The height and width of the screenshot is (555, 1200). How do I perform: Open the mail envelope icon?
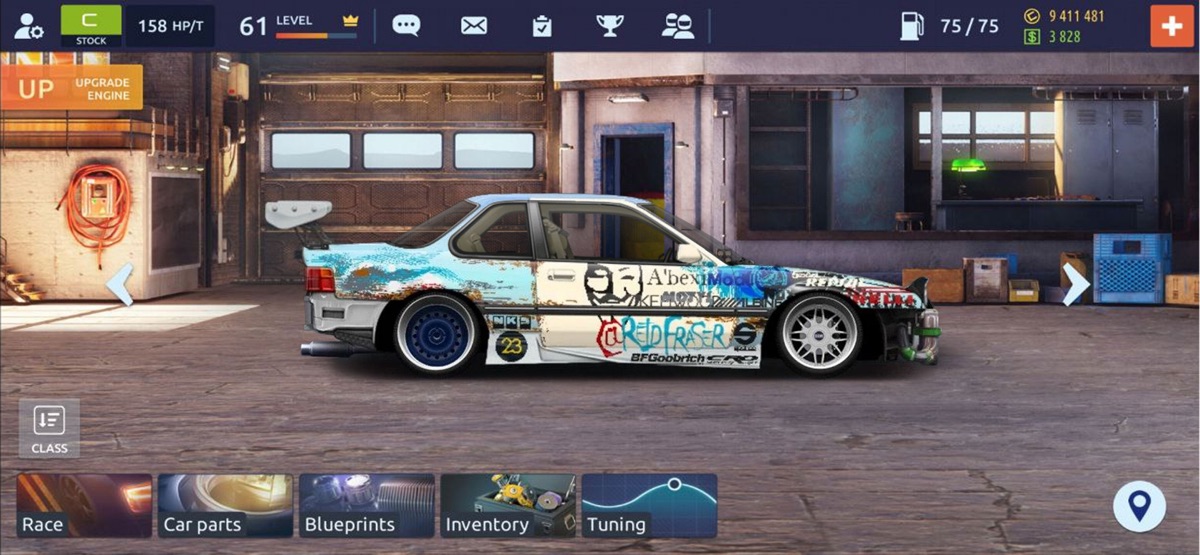474,26
